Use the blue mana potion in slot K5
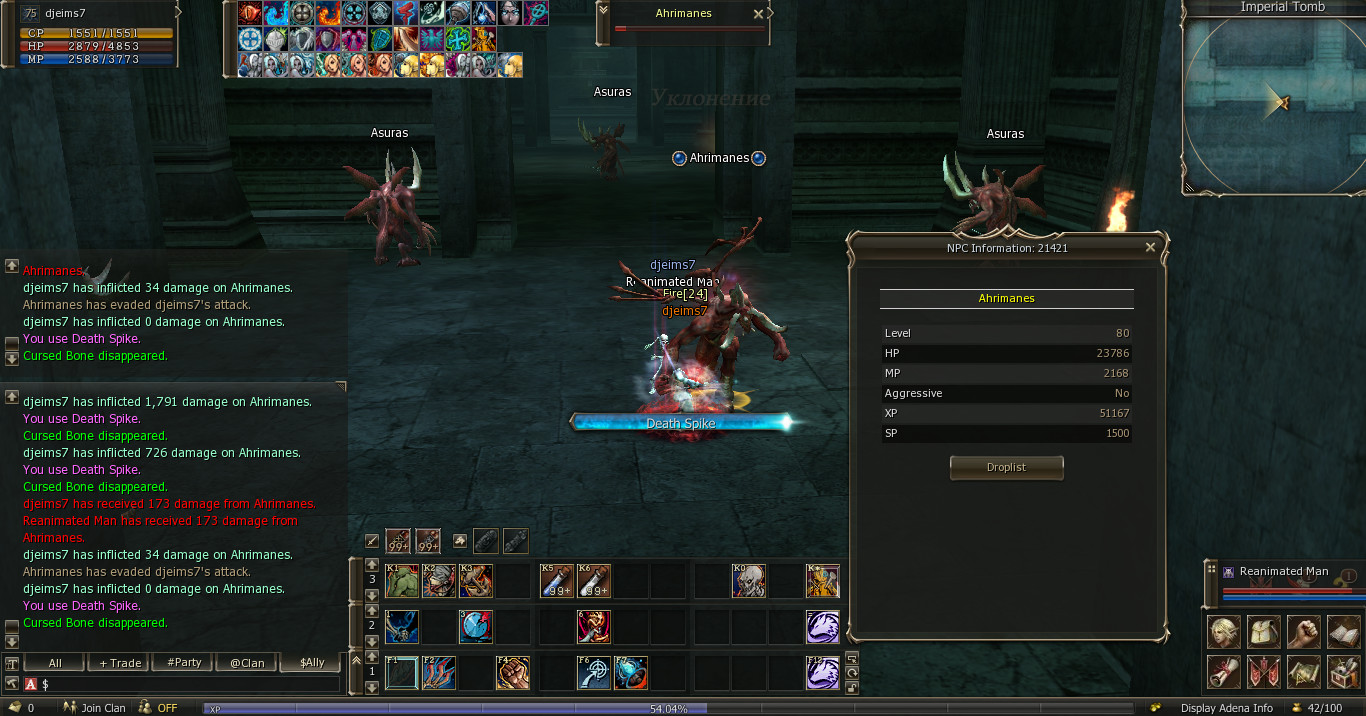1366x716 pixels. click(556, 581)
